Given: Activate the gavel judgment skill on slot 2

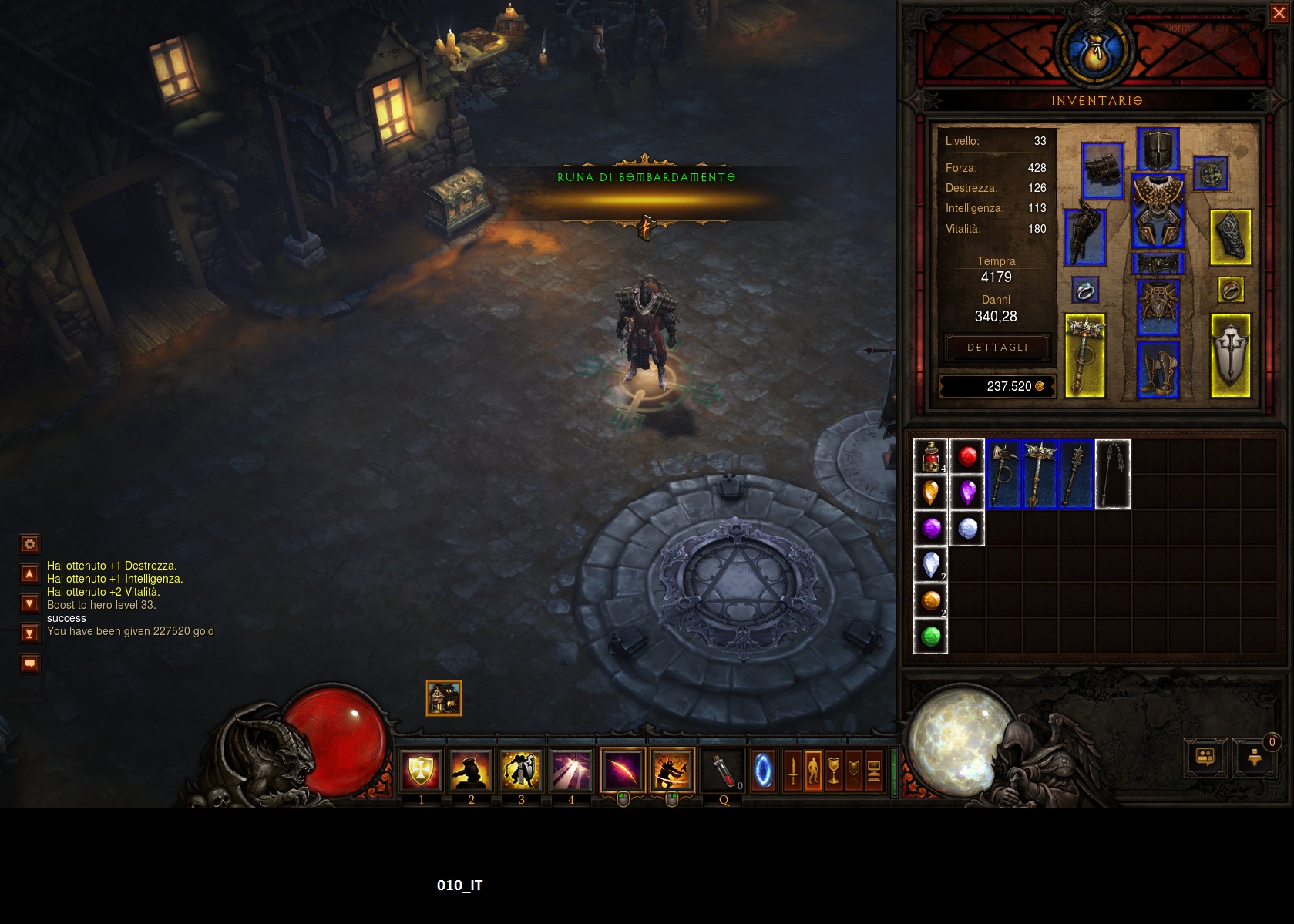Looking at the screenshot, I should 471,770.
